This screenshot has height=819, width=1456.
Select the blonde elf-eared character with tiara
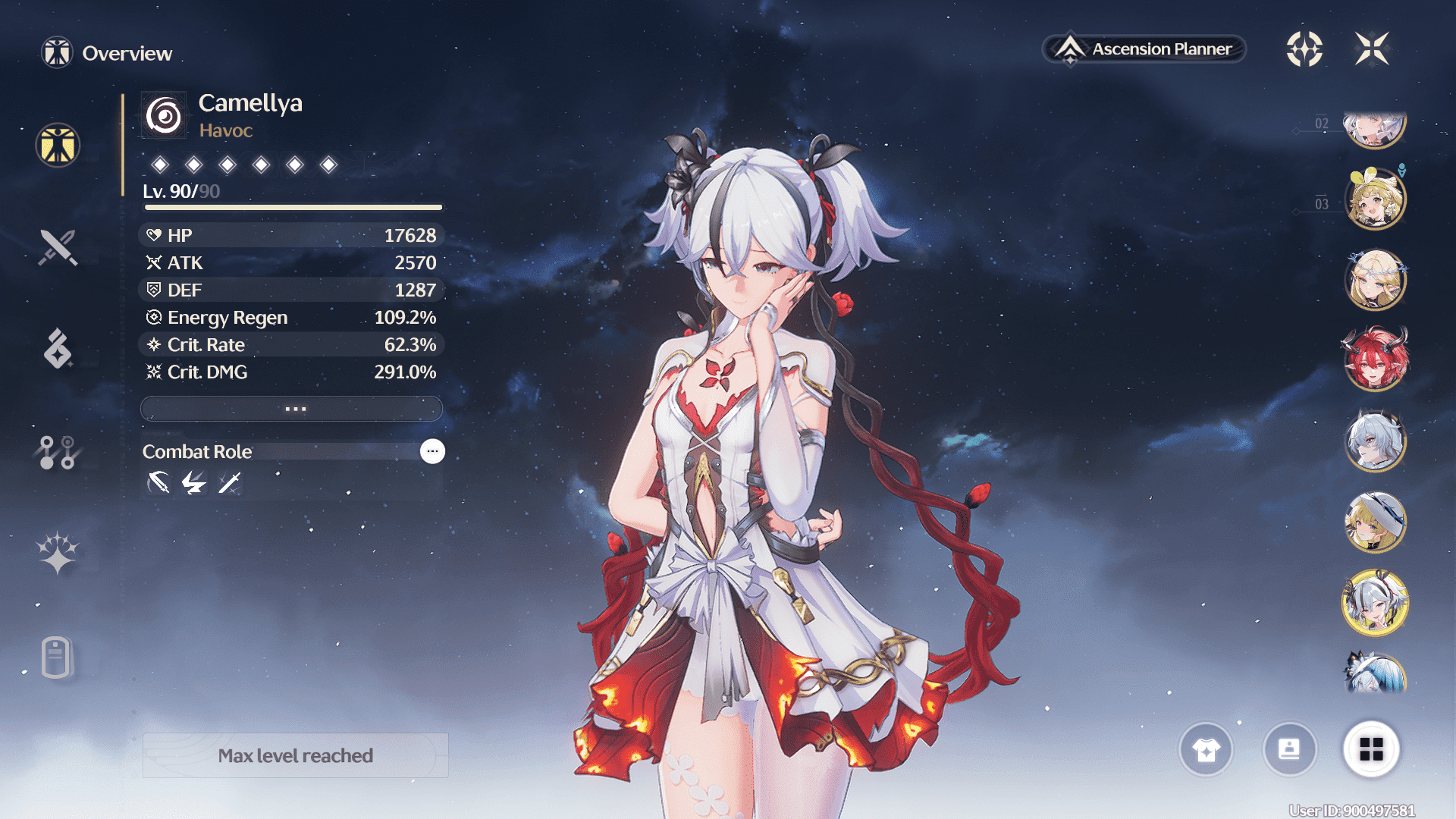point(1376,279)
